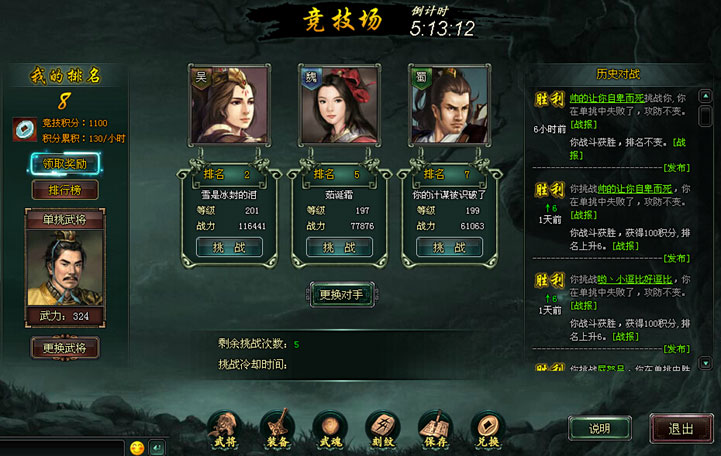Challenge the rank 7 Shu opponent
721x456 pixels.
(x=449, y=247)
